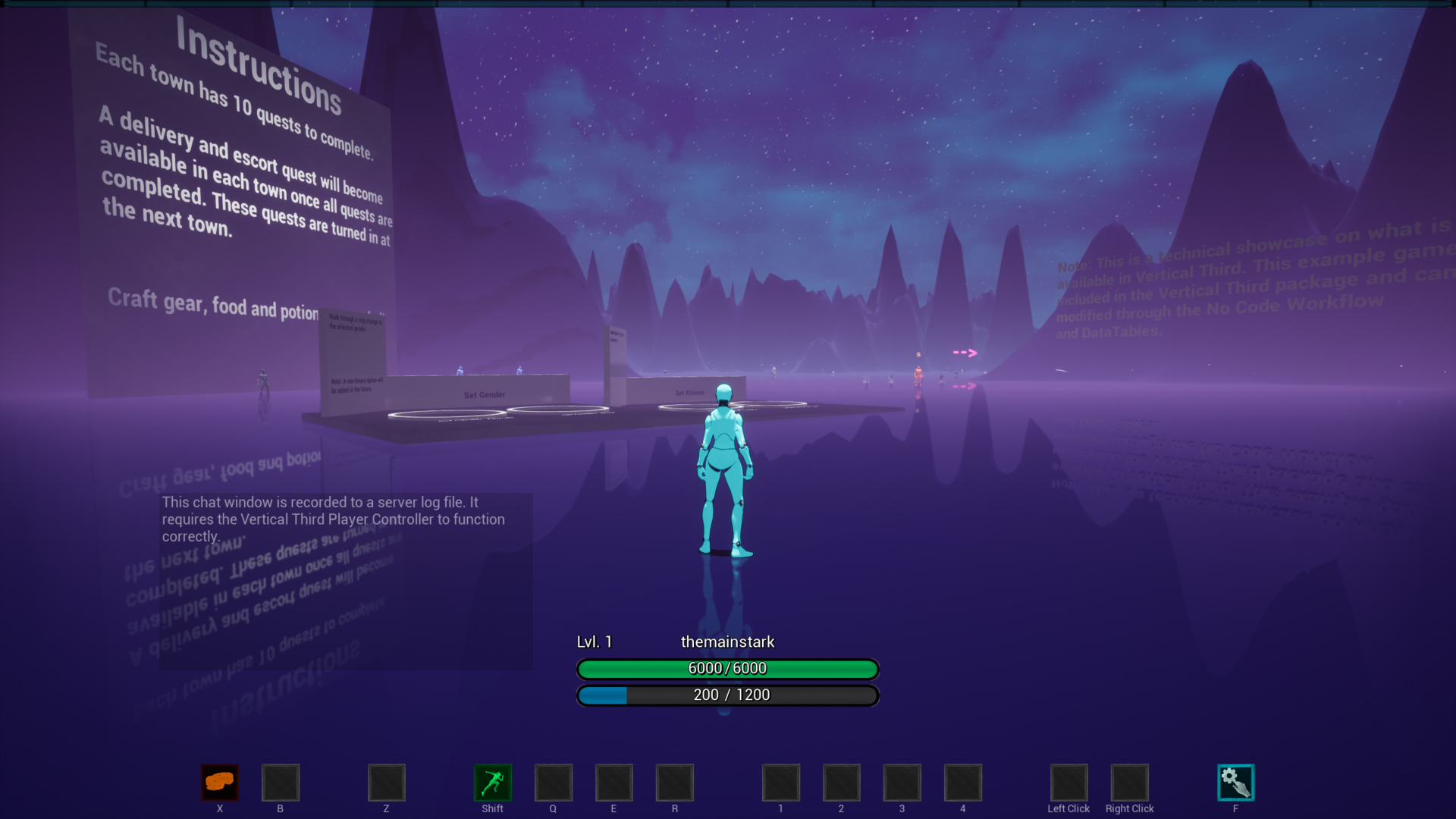Click the blue 200/1200 resource bar
The width and height of the screenshot is (1456, 819).
point(727,695)
